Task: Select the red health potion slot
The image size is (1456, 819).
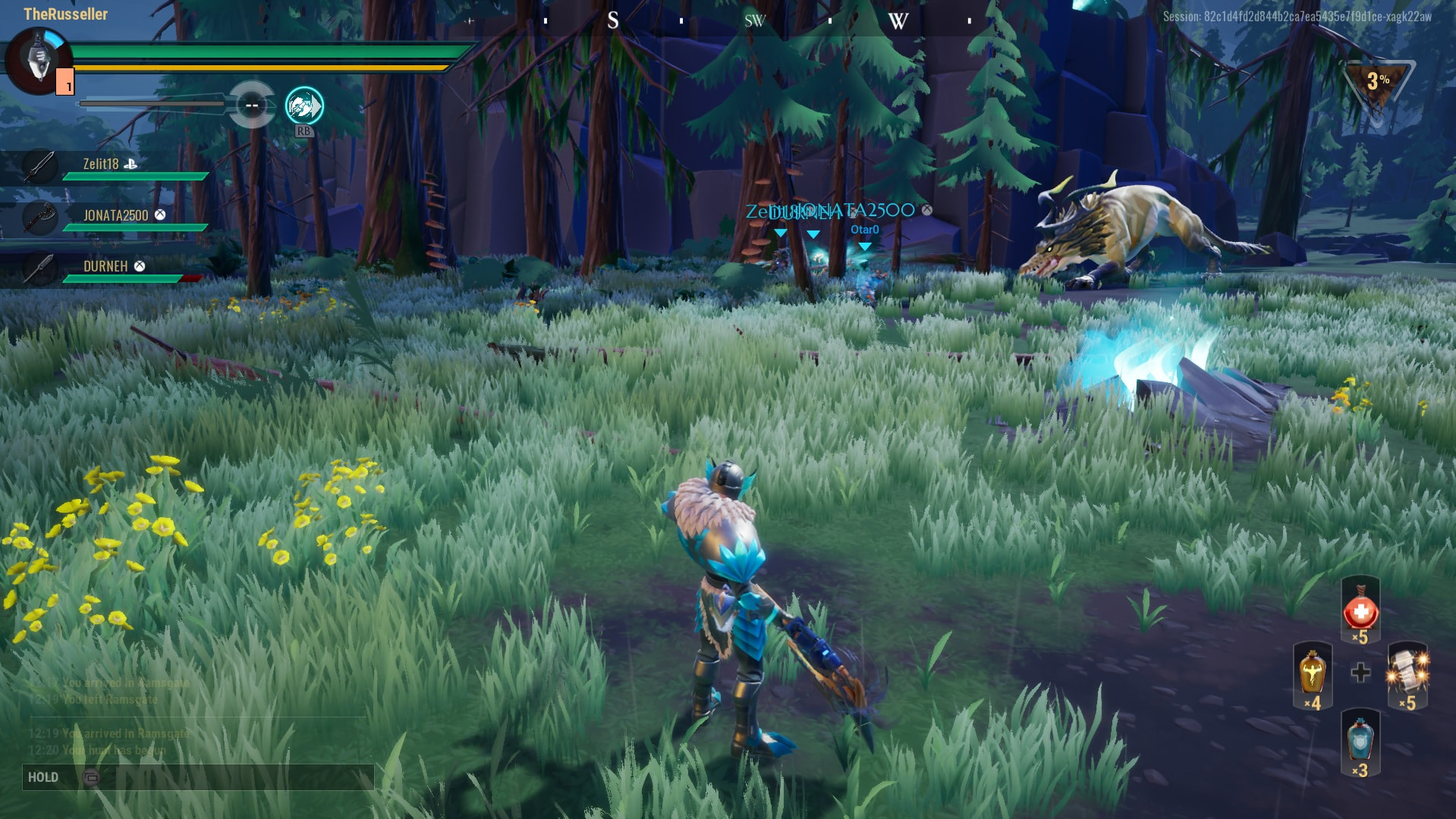Action: tap(1360, 612)
